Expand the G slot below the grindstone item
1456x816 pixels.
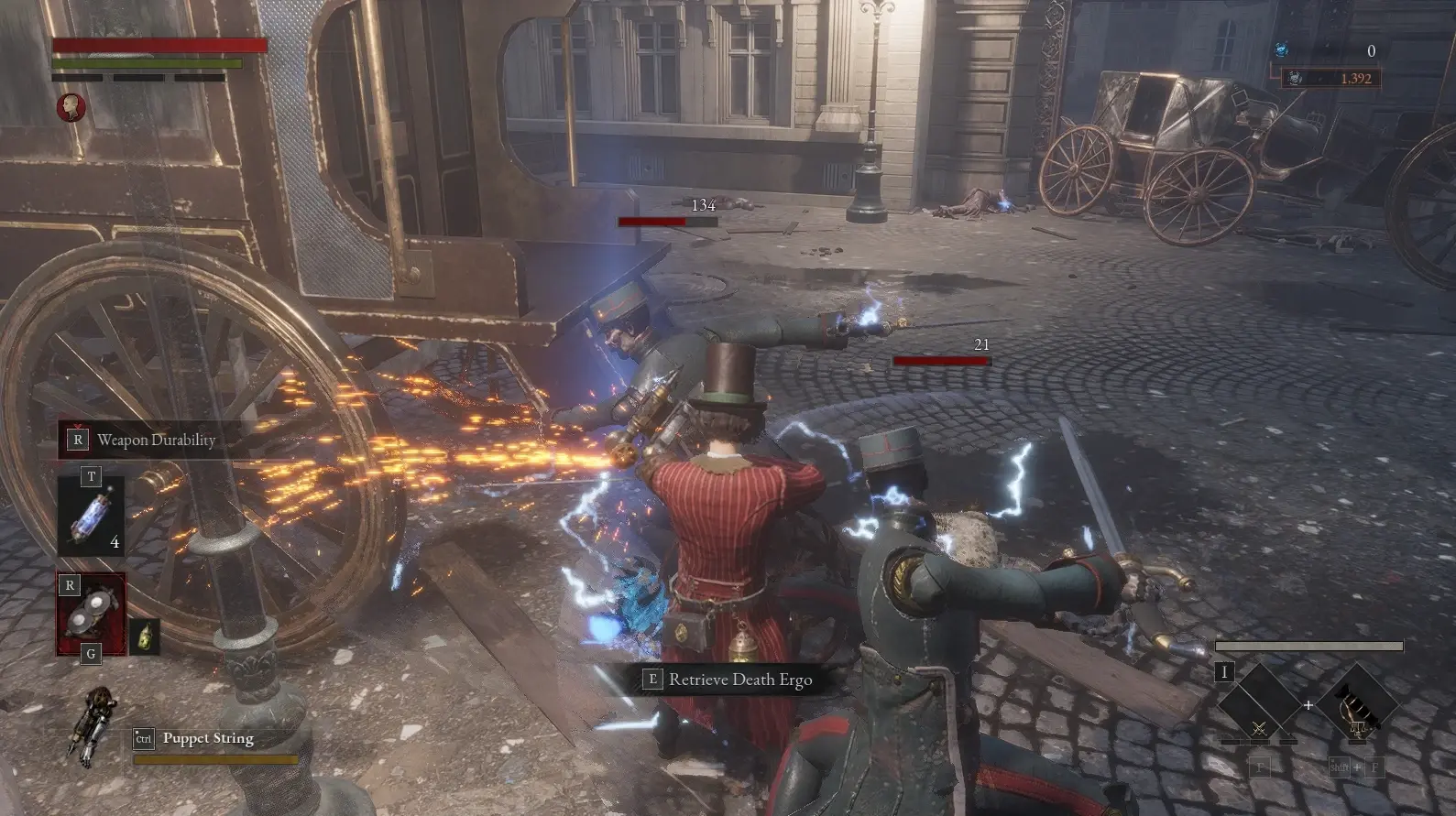click(x=90, y=655)
